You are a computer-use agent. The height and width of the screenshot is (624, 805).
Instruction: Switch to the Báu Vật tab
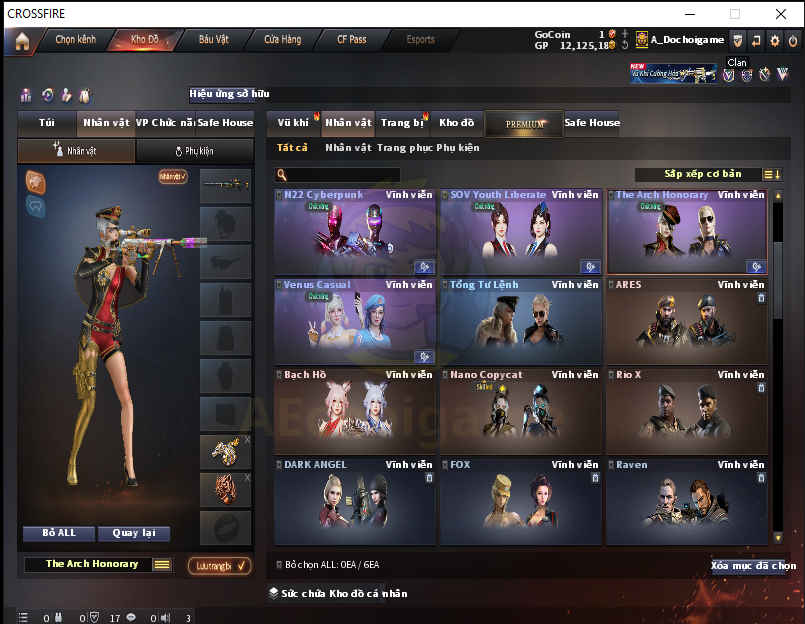pyautogui.click(x=213, y=40)
